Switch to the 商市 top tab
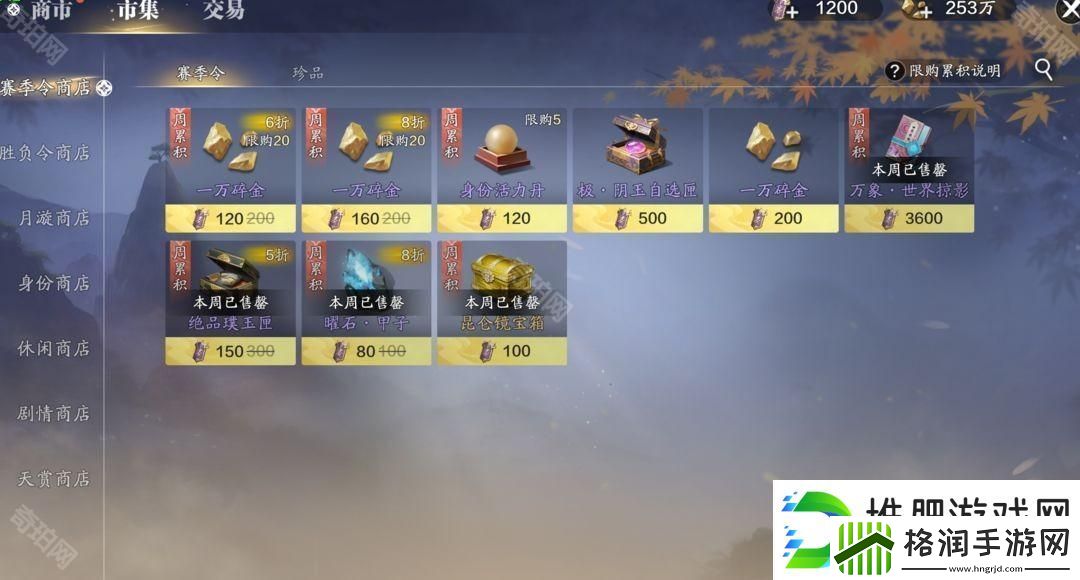The image size is (1080, 580). (50, 11)
